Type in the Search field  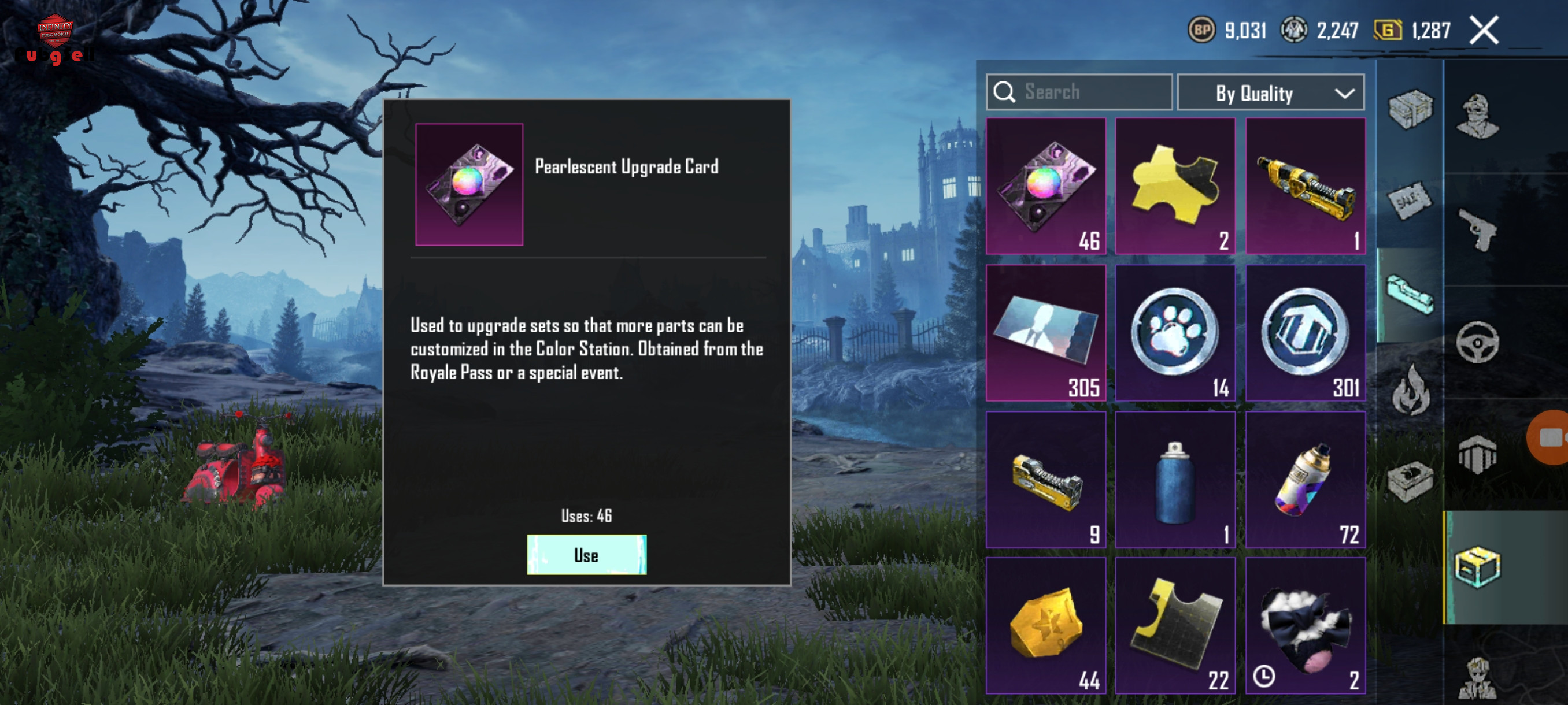(1090, 92)
